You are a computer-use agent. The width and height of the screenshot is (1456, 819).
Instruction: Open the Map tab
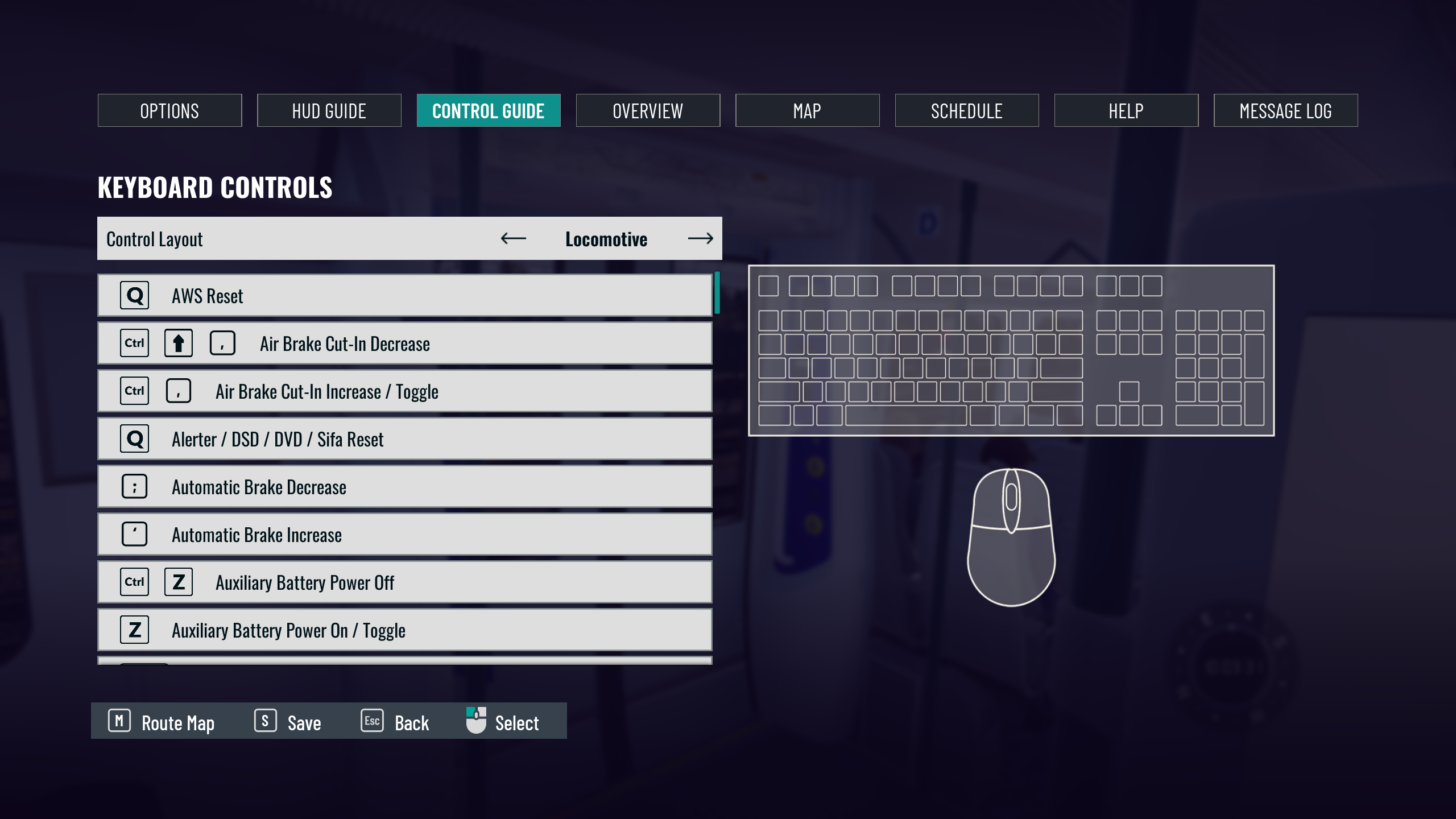[808, 110]
